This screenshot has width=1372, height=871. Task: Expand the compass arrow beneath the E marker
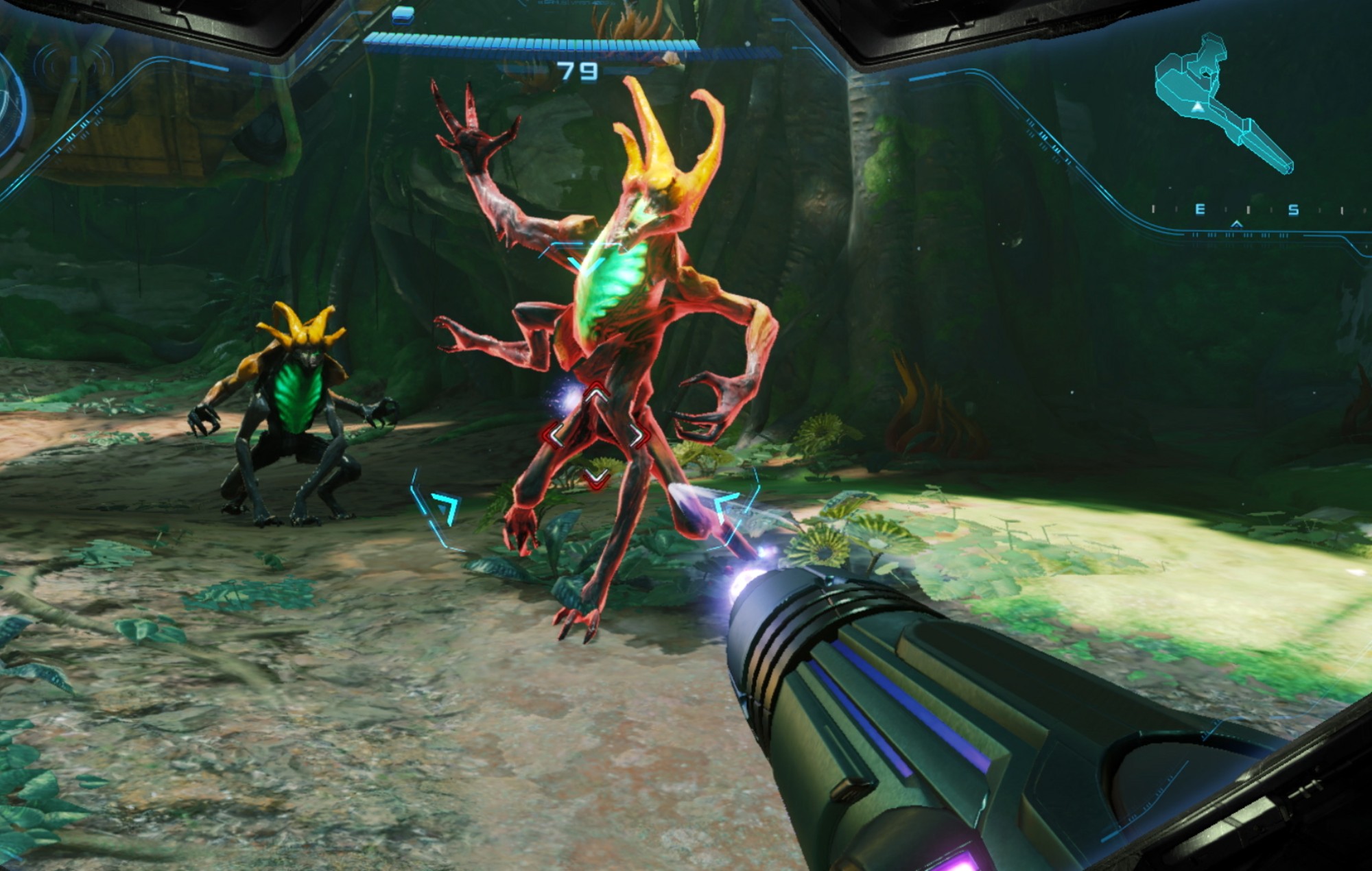click(1237, 225)
